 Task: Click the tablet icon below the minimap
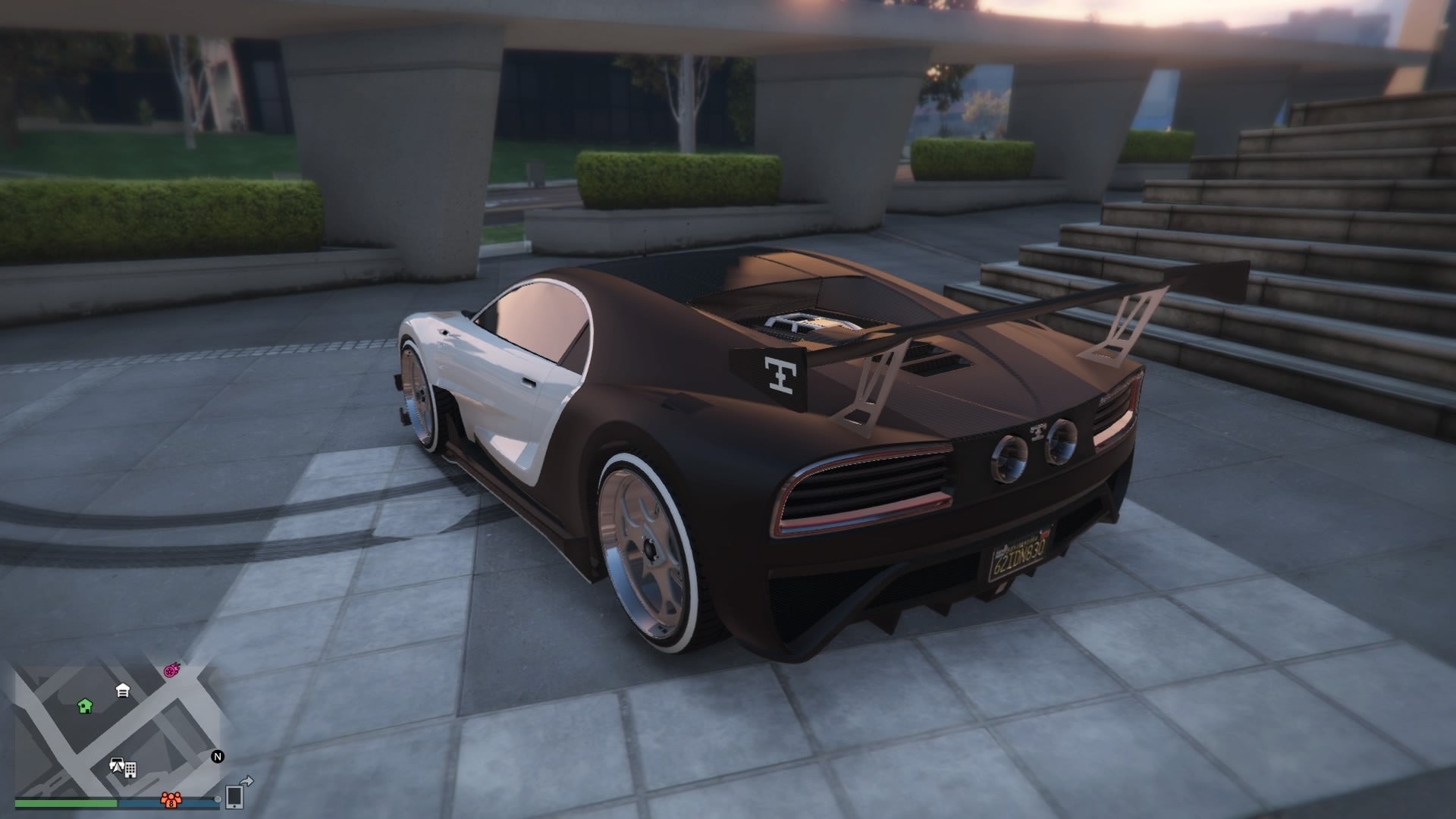coord(234,799)
